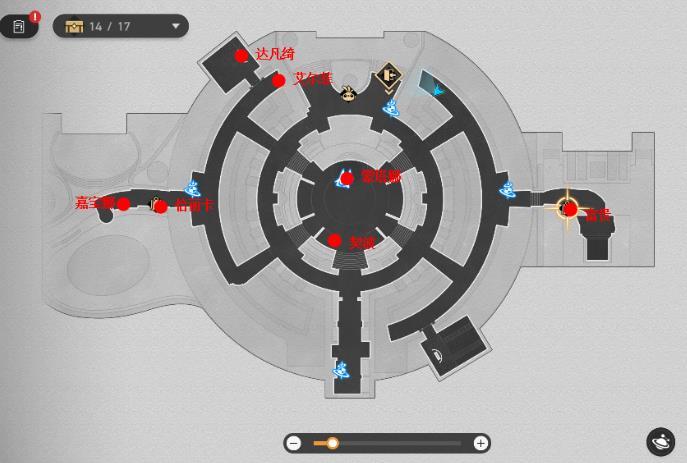The height and width of the screenshot is (463, 687).
Task: Zoom out the map with minus button
Action: (x=294, y=443)
